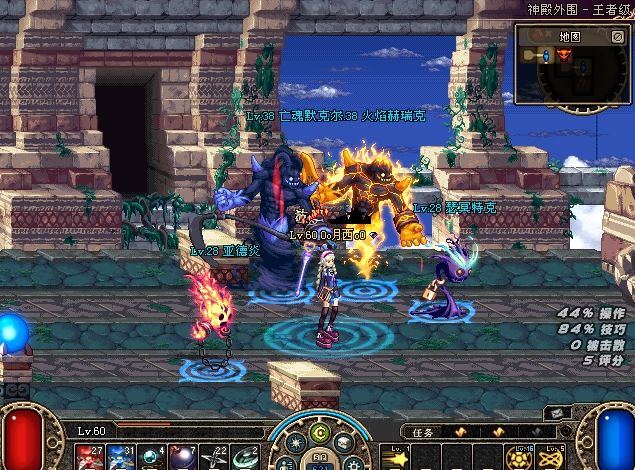Use the red potion with 27 count
The image size is (635, 470).
[x=86, y=456]
